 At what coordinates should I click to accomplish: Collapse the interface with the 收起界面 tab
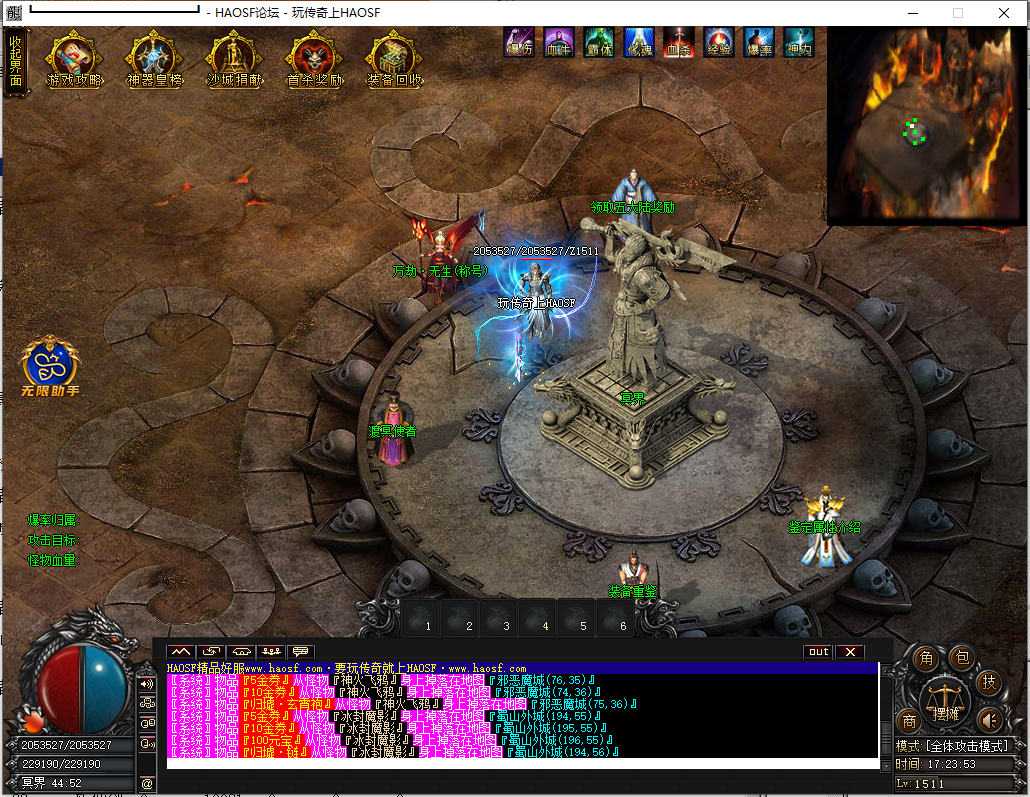point(15,62)
